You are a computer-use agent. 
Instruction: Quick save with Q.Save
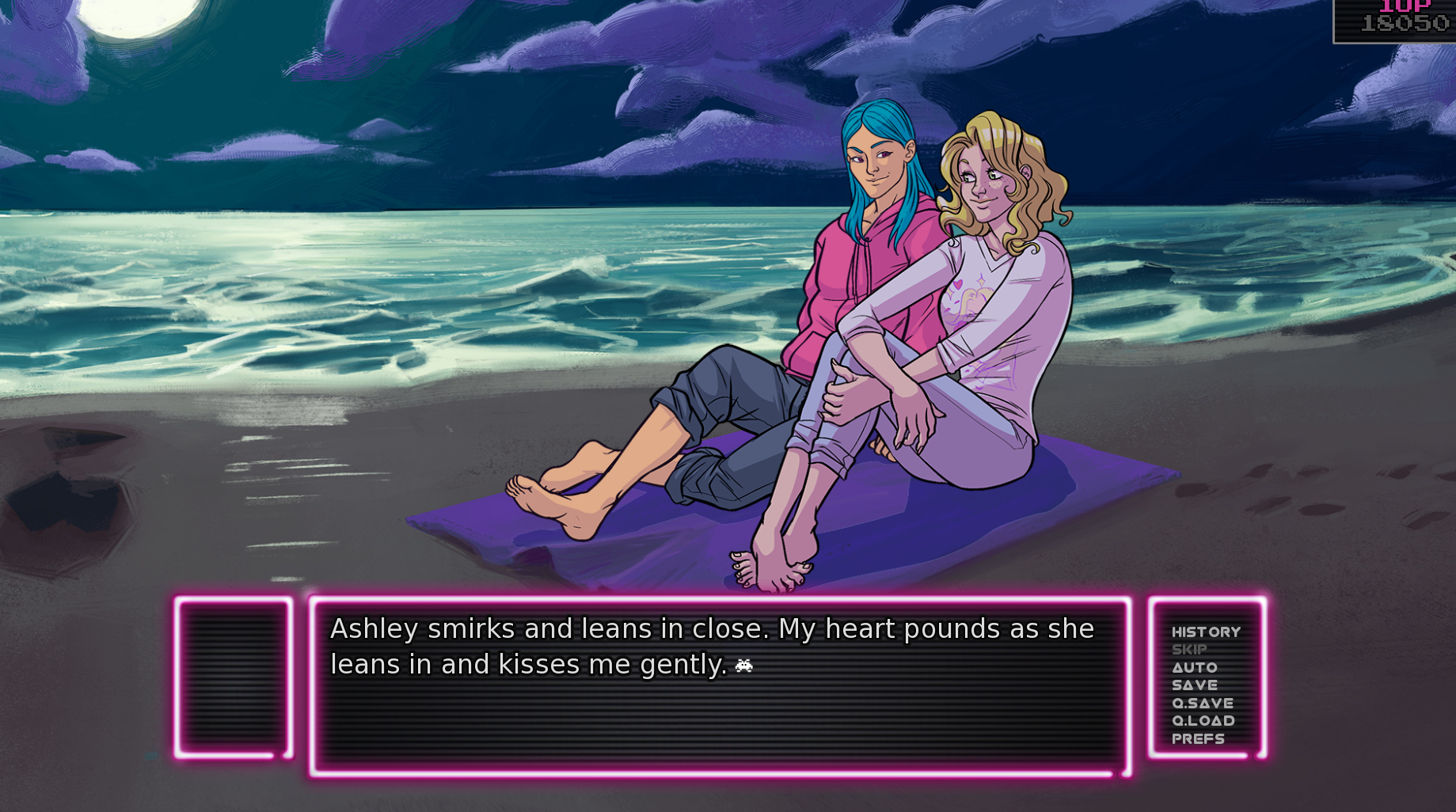(1202, 703)
